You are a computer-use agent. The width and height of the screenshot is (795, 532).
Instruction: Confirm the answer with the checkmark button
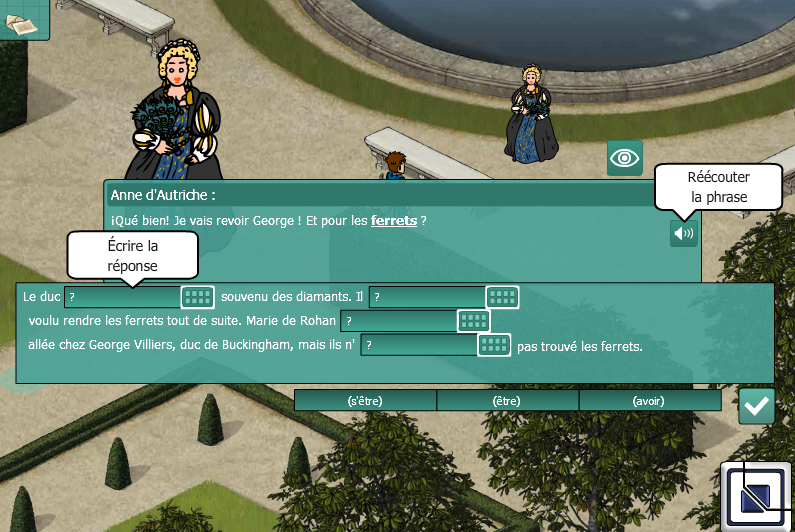(x=757, y=406)
